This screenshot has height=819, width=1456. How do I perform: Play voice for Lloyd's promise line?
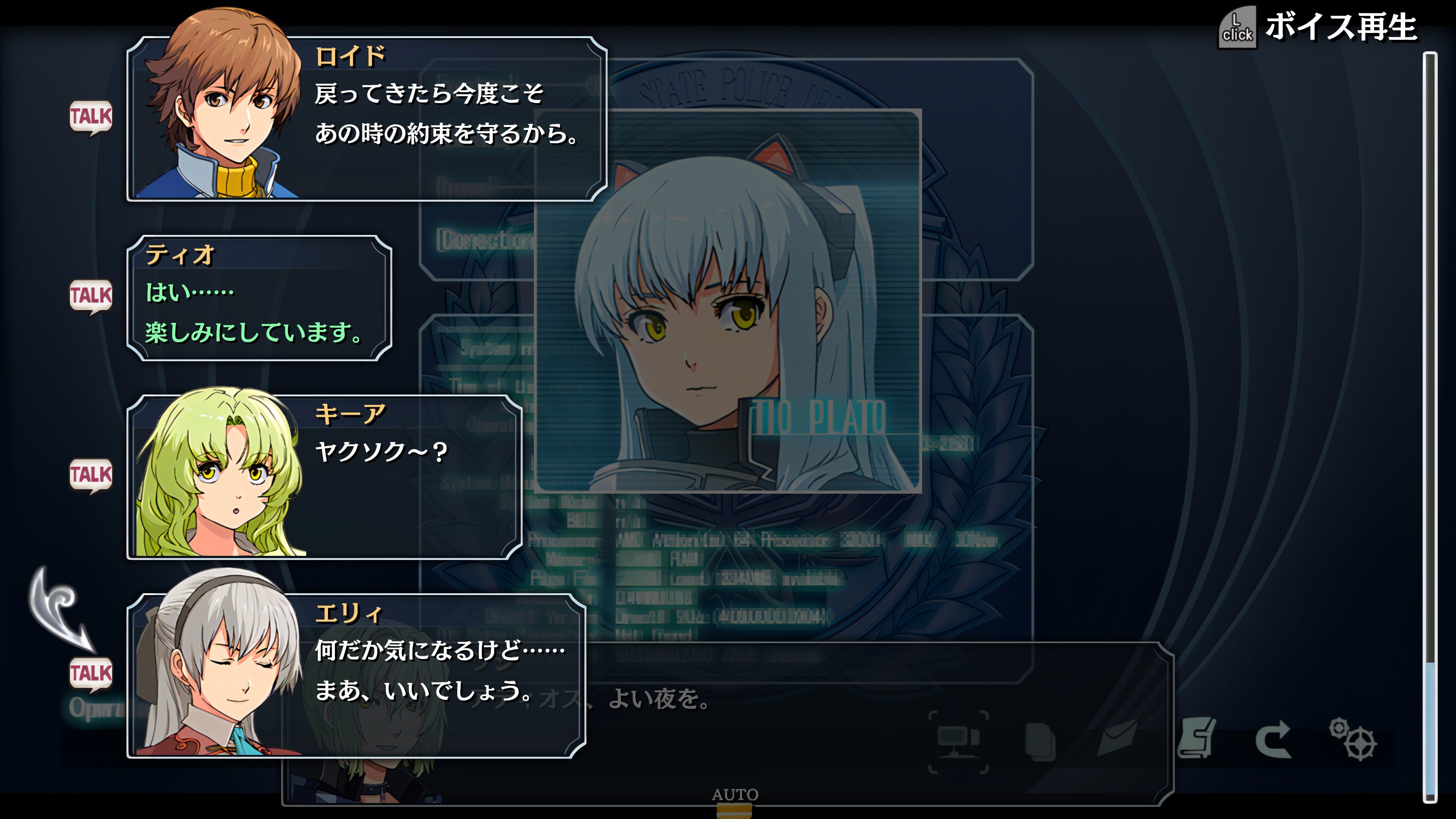click(x=91, y=117)
